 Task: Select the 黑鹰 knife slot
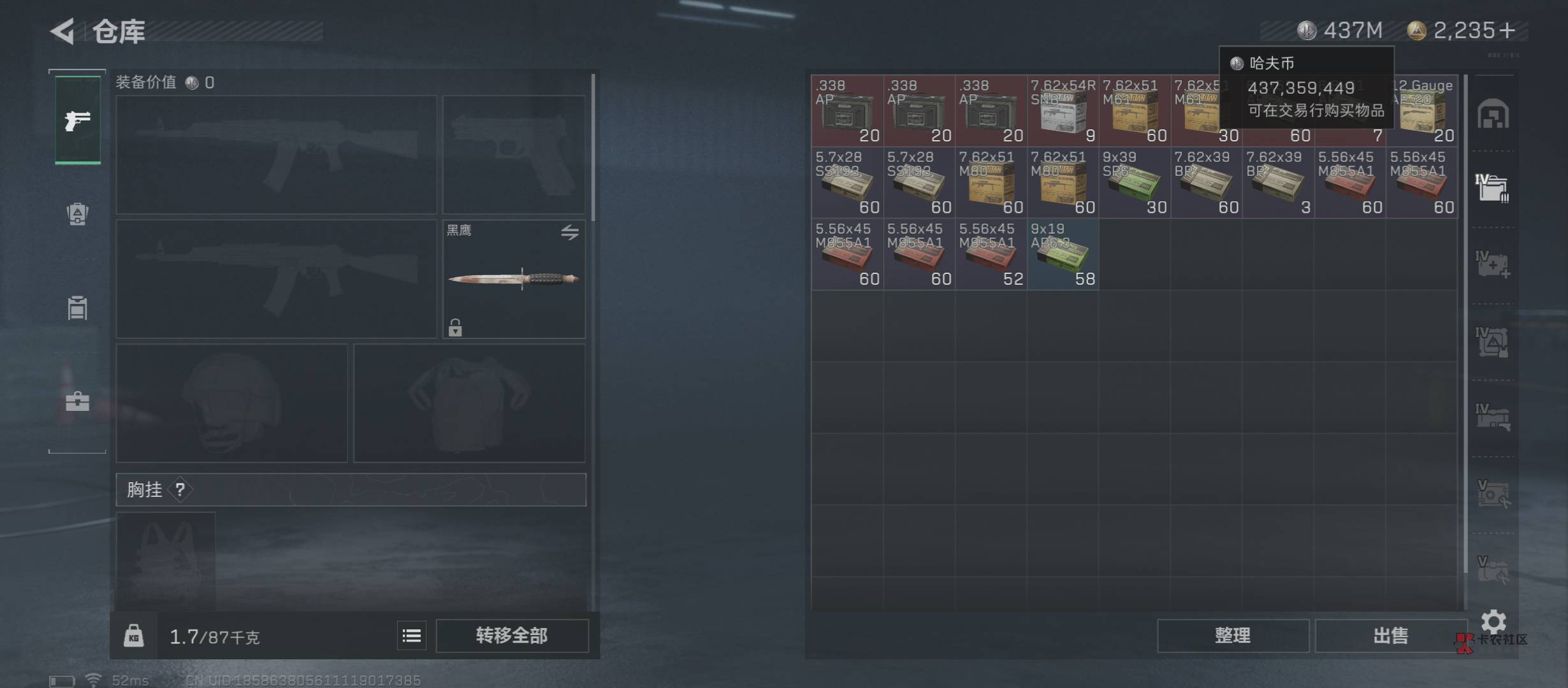click(x=514, y=279)
